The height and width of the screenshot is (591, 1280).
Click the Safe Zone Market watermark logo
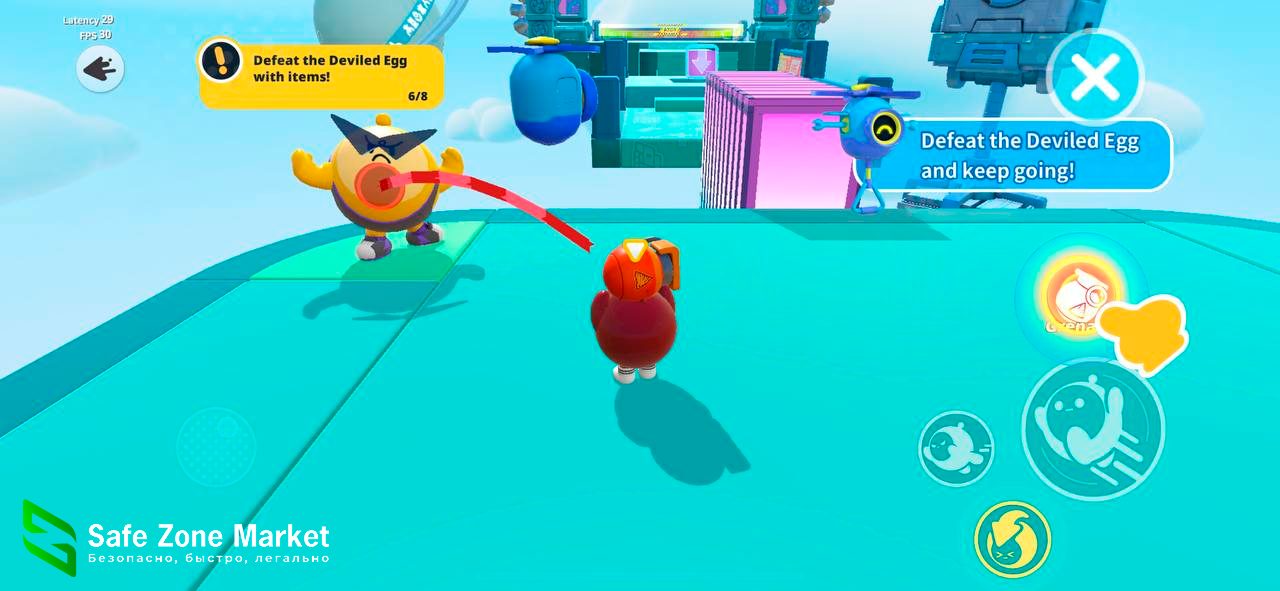pyautogui.click(x=50, y=538)
